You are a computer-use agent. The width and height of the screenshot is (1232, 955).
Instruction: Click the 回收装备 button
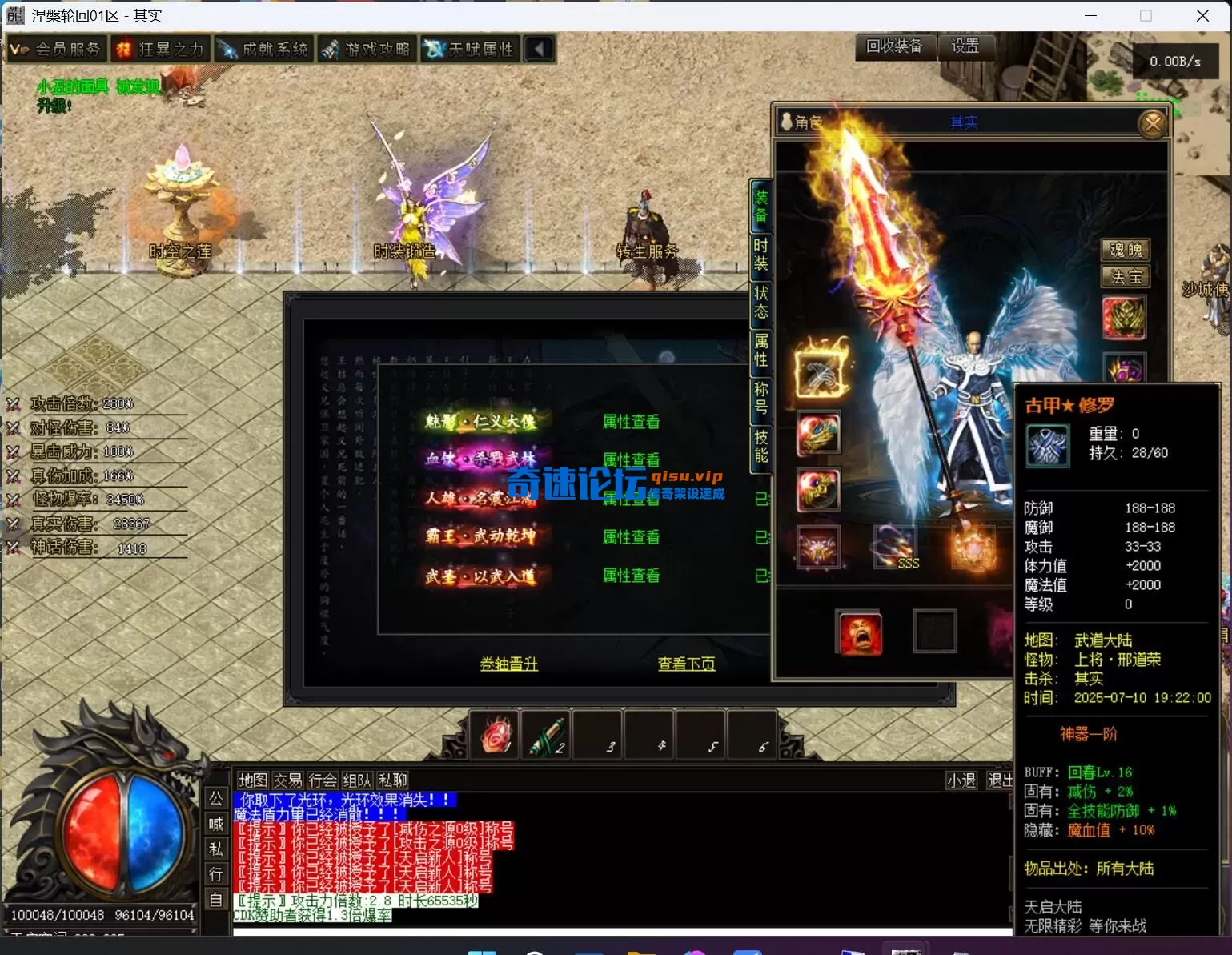tap(894, 46)
